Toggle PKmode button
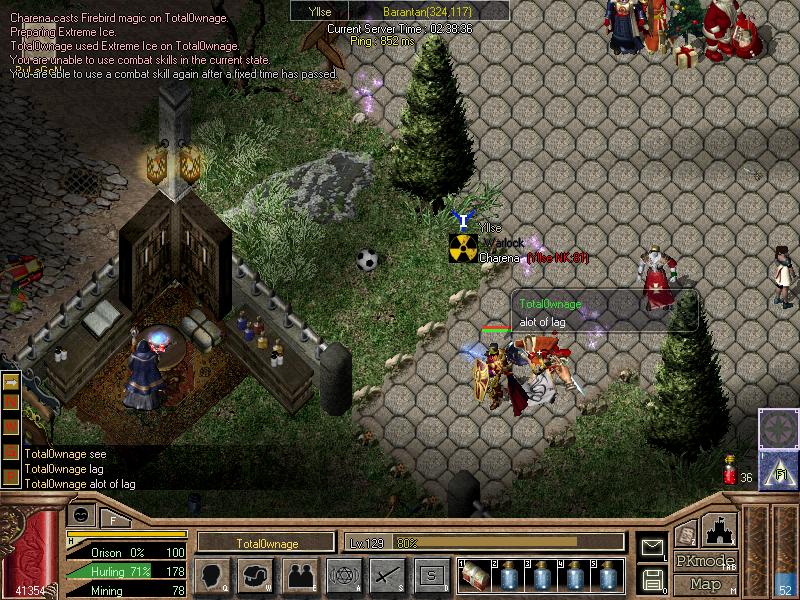Image resolution: width=800 pixels, height=600 pixels. 705,561
